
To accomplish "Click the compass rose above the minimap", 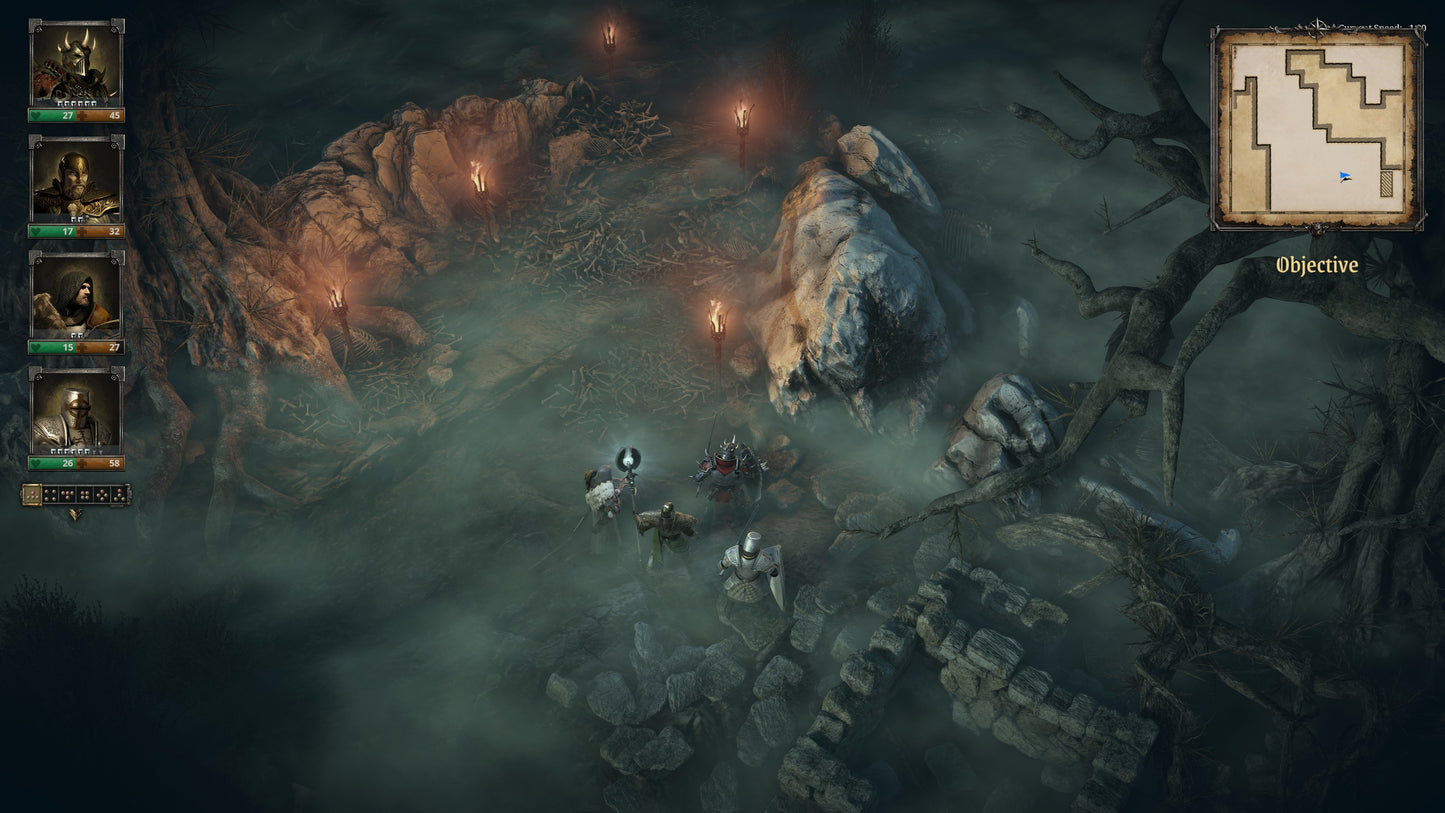I will (1316, 25).
